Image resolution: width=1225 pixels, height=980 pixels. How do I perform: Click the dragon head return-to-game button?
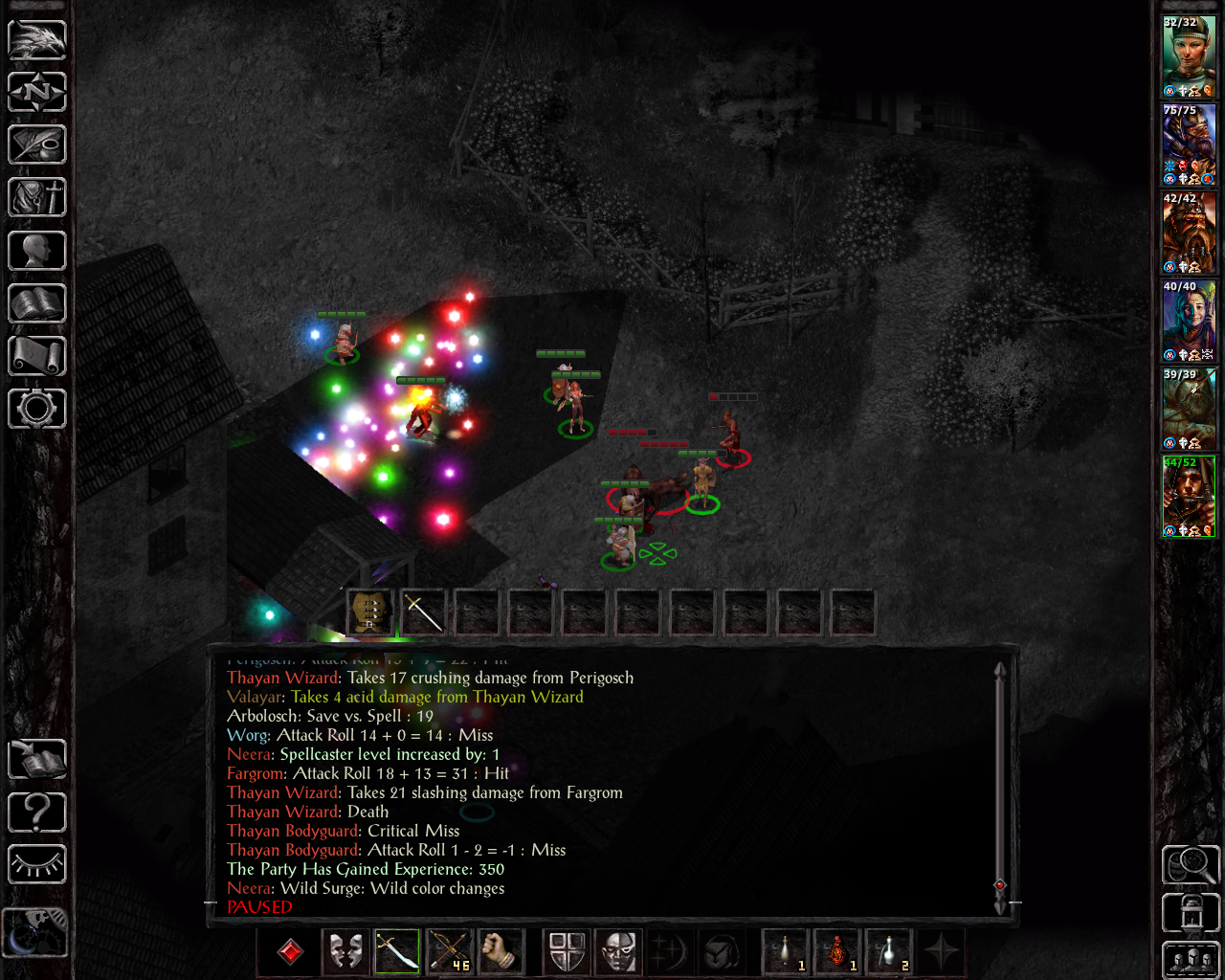pyautogui.click(x=37, y=40)
